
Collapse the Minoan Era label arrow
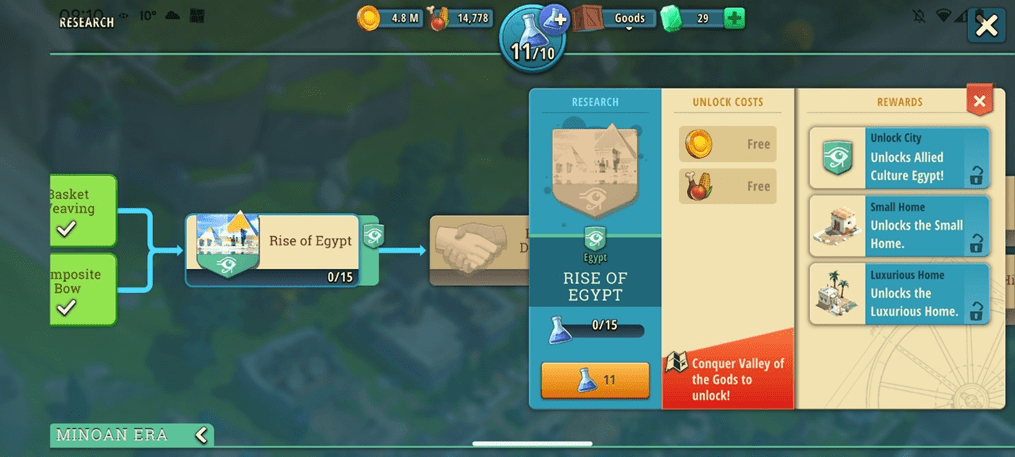click(201, 435)
